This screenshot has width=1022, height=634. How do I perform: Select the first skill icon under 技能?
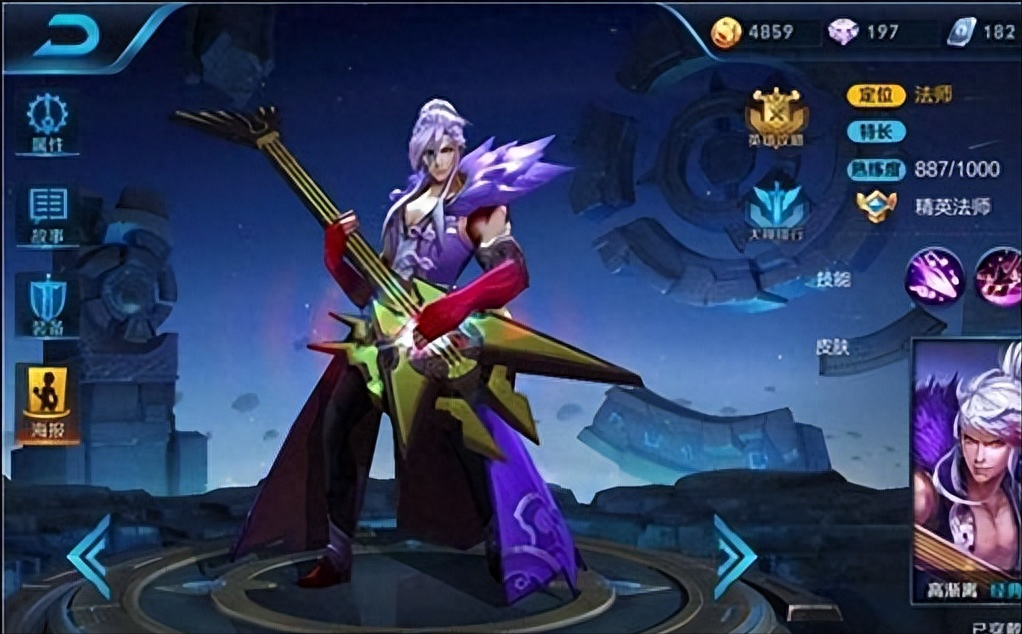935,276
